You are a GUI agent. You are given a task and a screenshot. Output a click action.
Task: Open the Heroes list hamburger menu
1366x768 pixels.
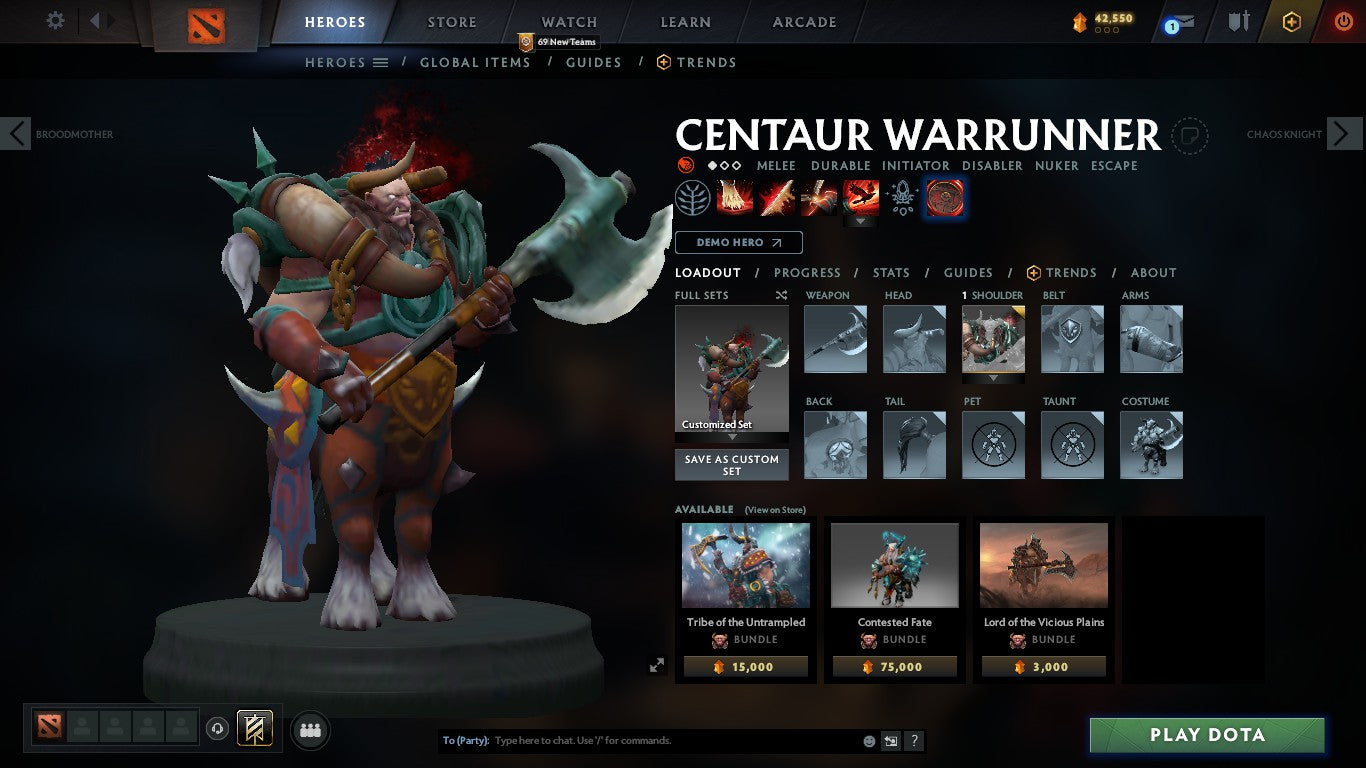[377, 62]
